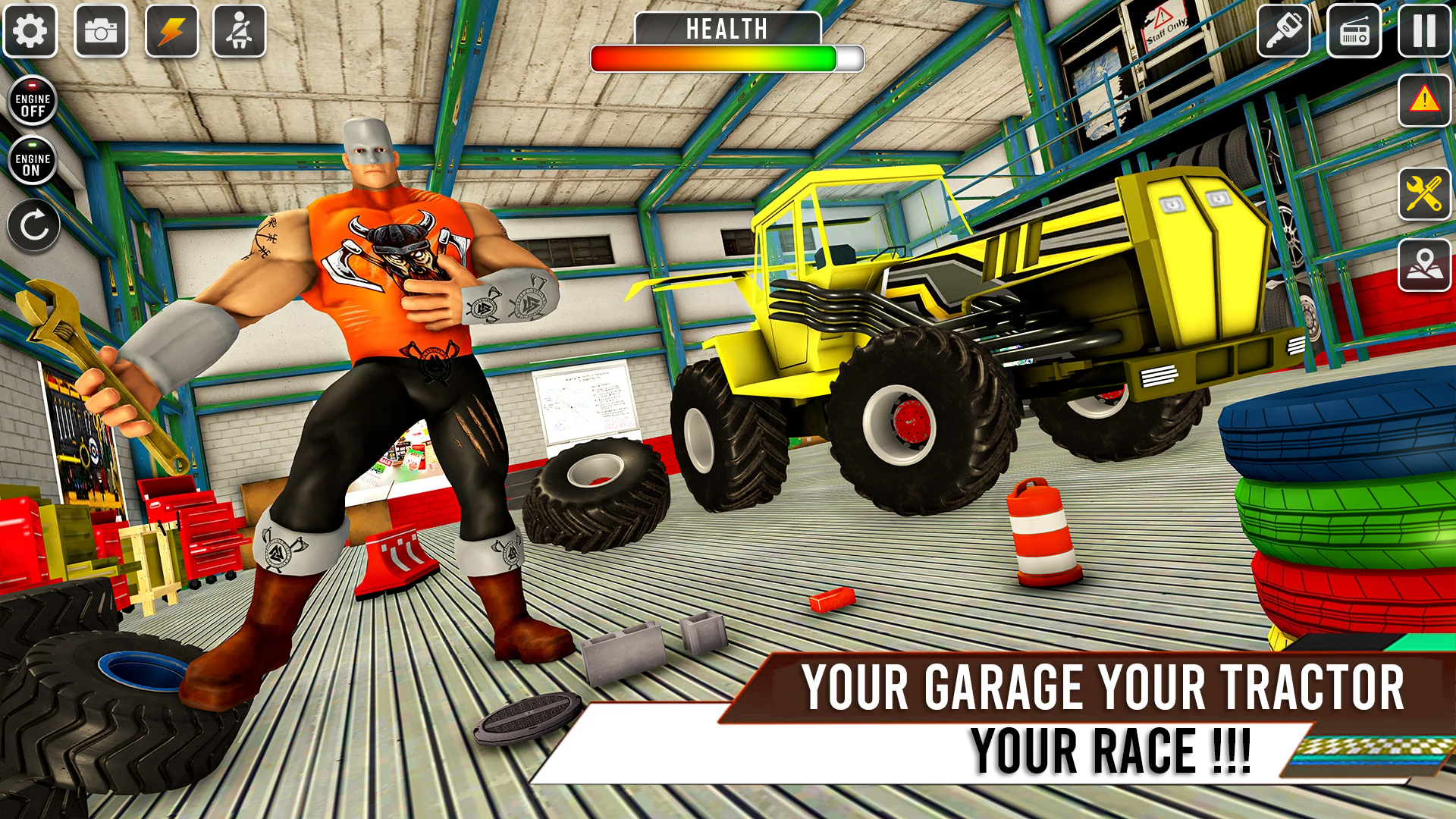Open the radio player

click(1354, 30)
